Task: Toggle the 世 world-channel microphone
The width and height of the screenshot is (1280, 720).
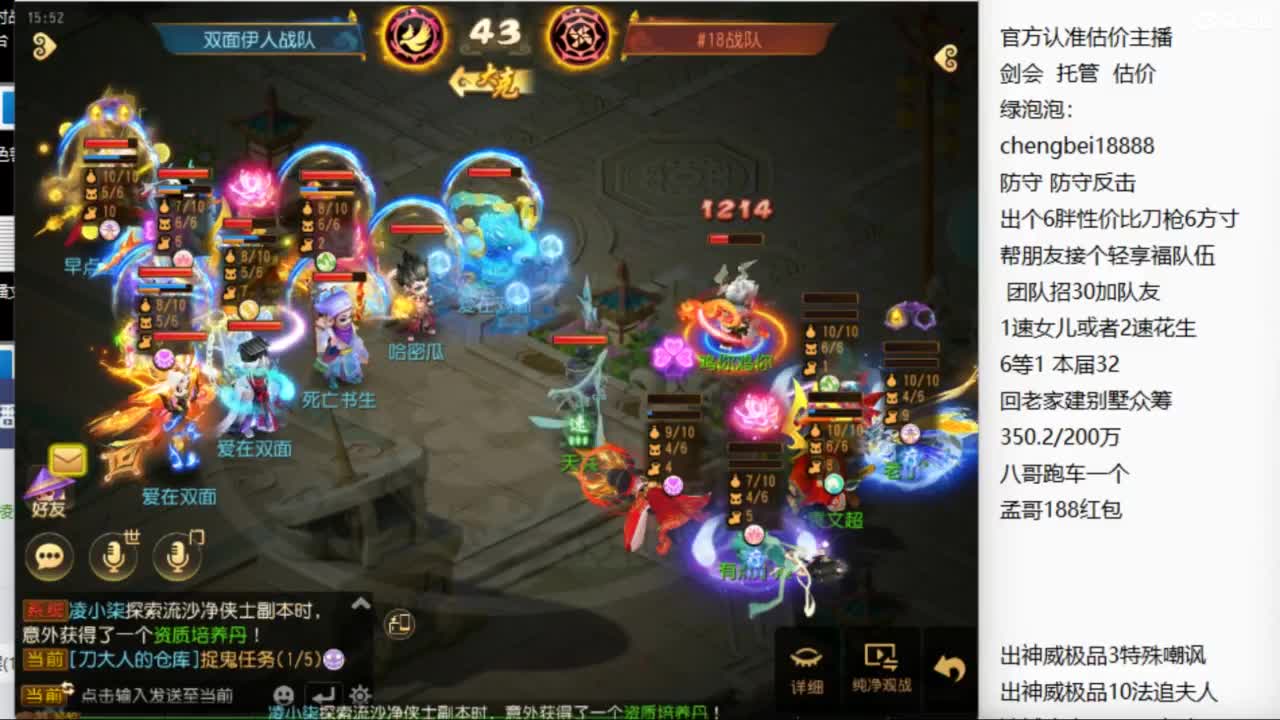Action: (x=114, y=555)
